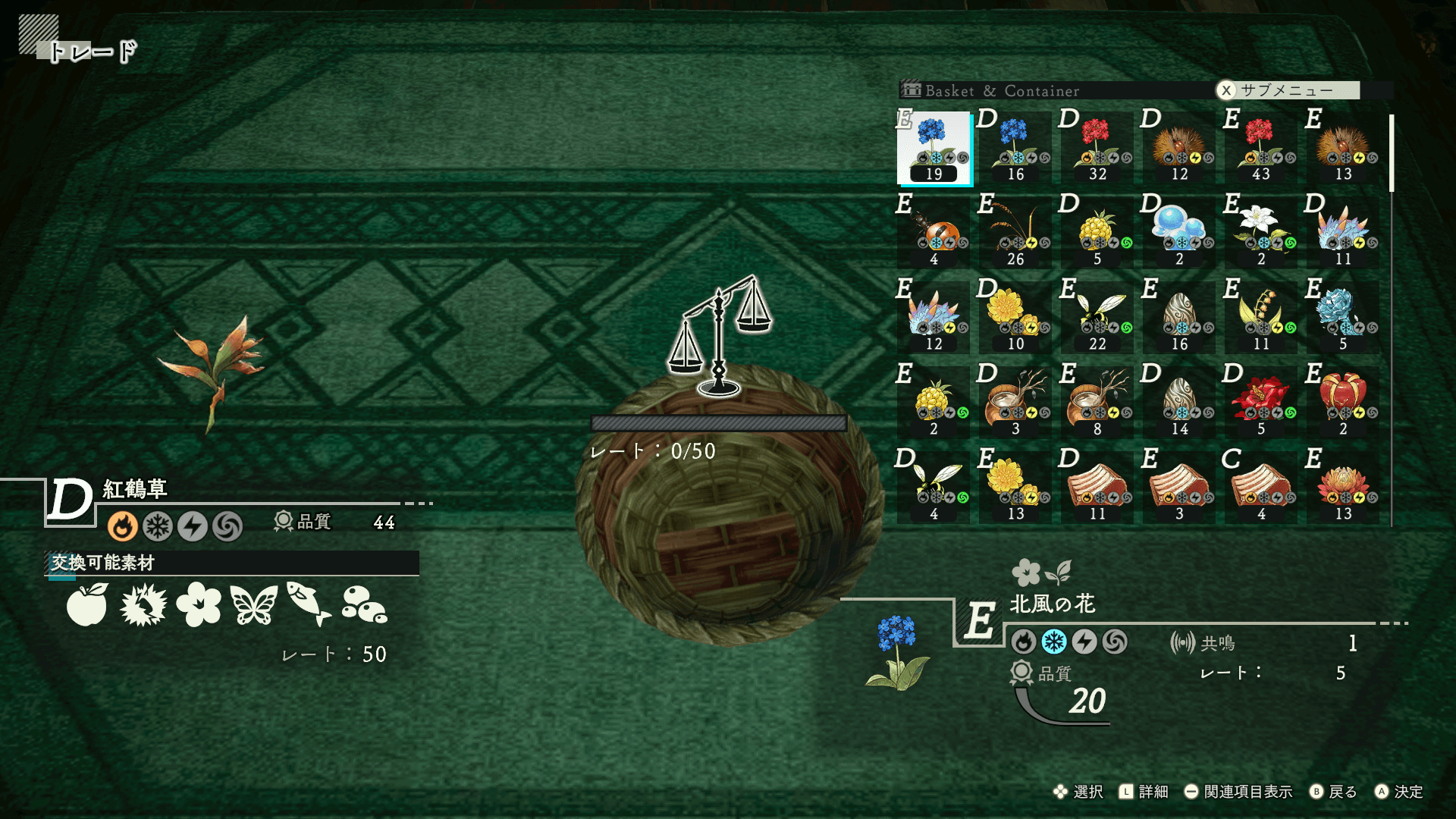The width and height of the screenshot is (1456, 819).
Task: Click the inventory grid scrollbar
Action: click(x=1392, y=153)
